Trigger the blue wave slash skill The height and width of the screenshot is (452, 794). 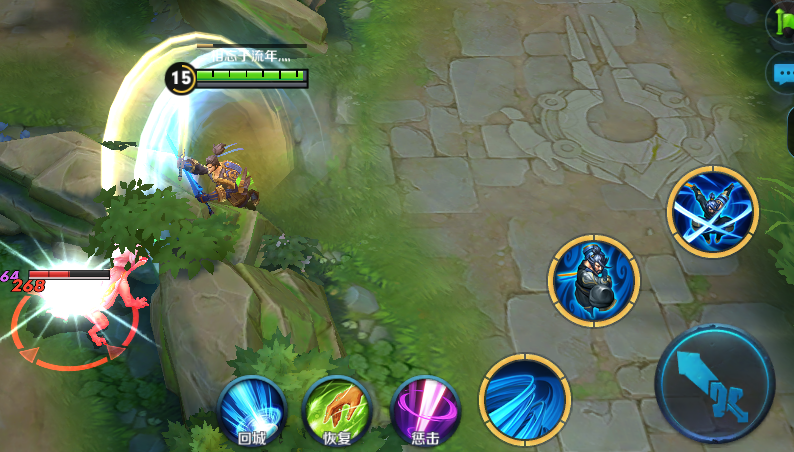pyautogui.click(x=525, y=399)
